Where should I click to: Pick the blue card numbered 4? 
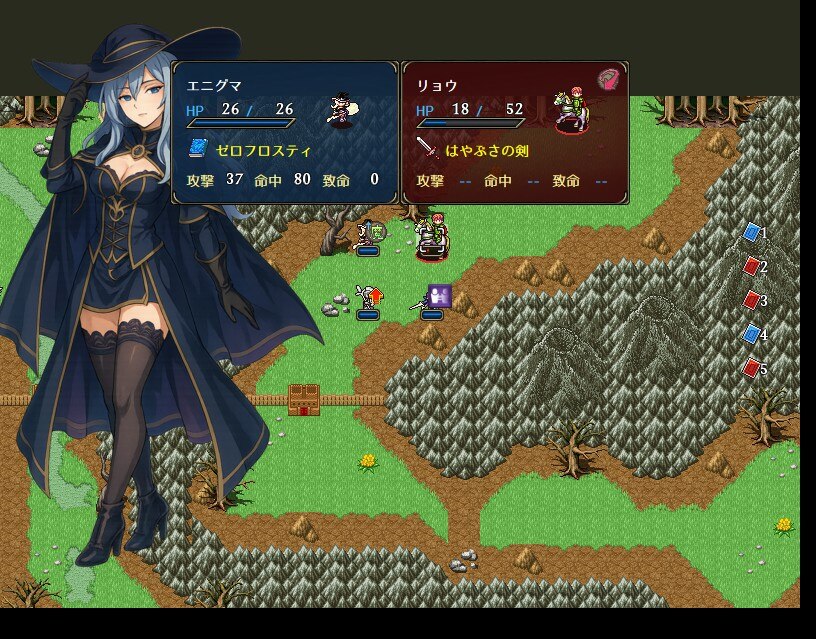pyautogui.click(x=752, y=334)
